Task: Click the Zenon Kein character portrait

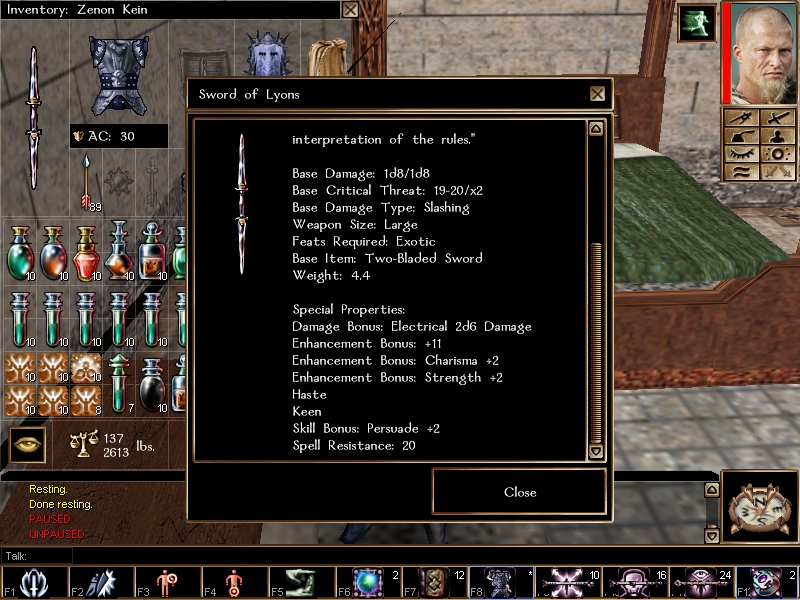Action: click(x=759, y=52)
